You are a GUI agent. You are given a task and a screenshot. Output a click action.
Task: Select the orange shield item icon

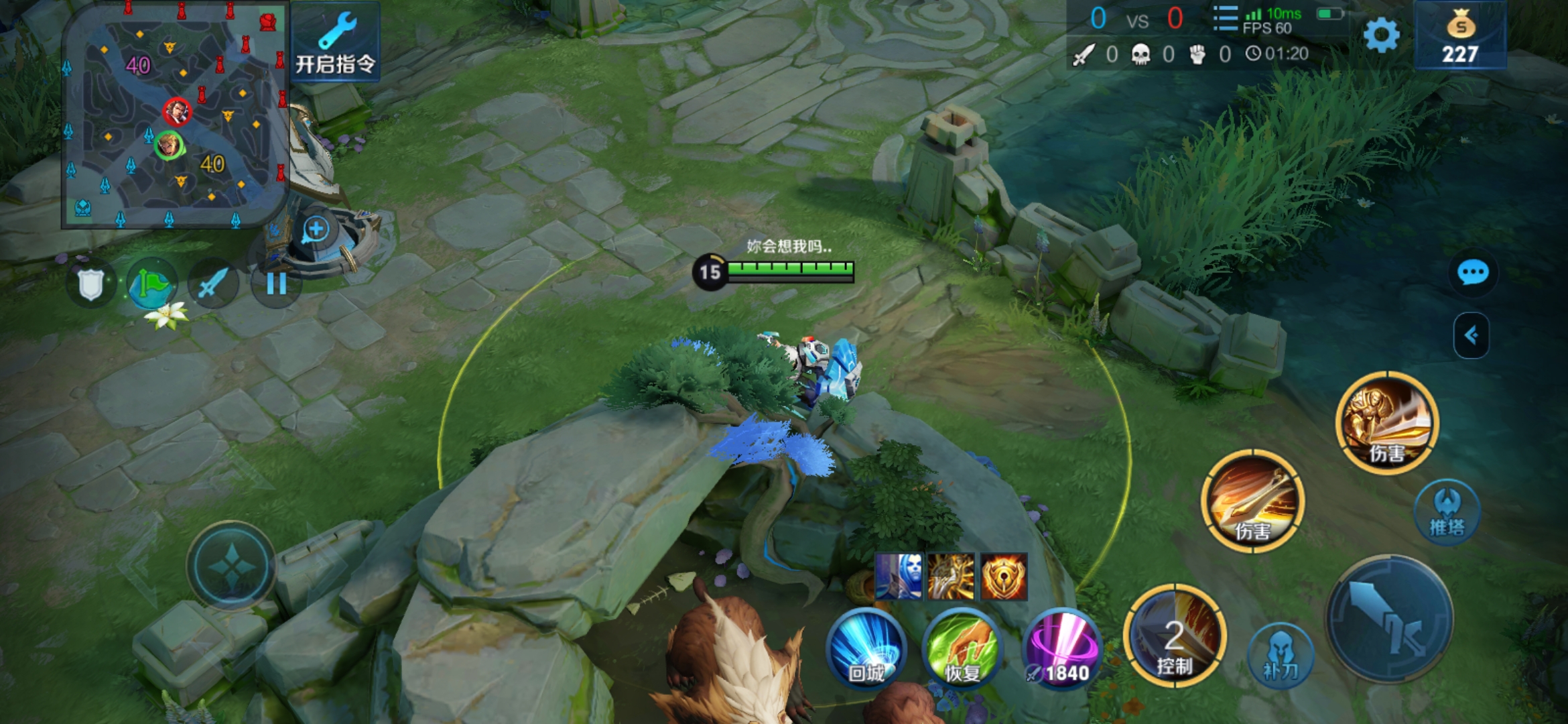(x=1004, y=577)
